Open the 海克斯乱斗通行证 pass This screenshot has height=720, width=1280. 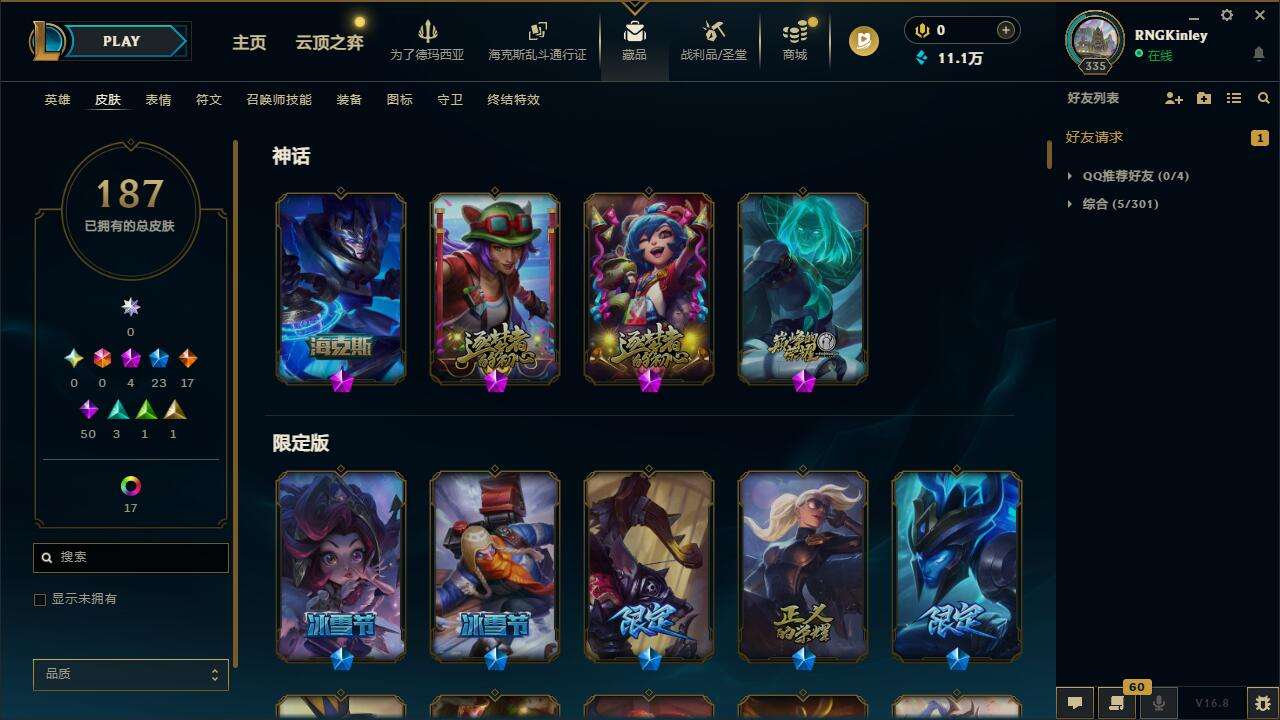537,40
